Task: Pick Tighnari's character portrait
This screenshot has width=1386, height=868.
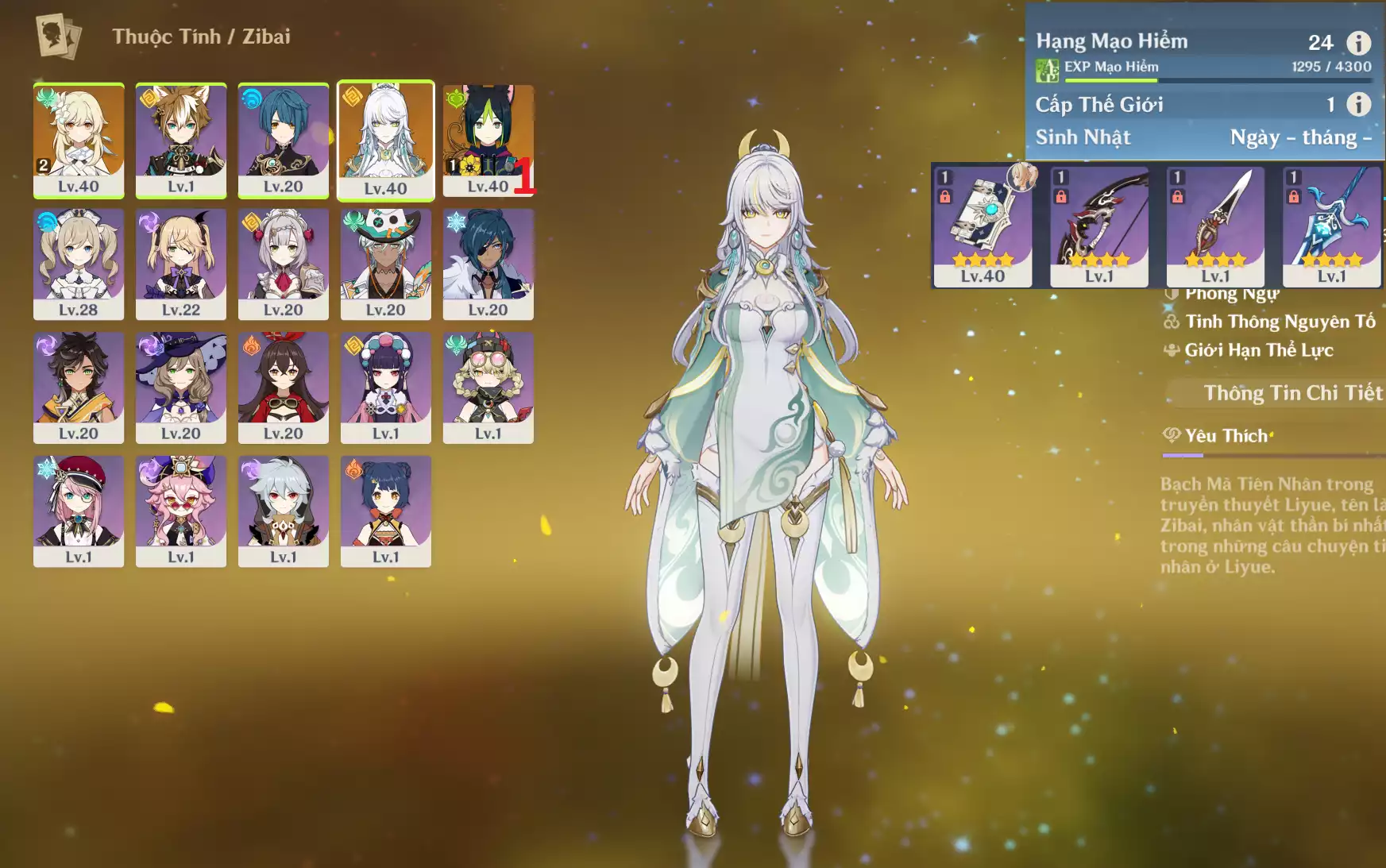Action: click(x=488, y=140)
